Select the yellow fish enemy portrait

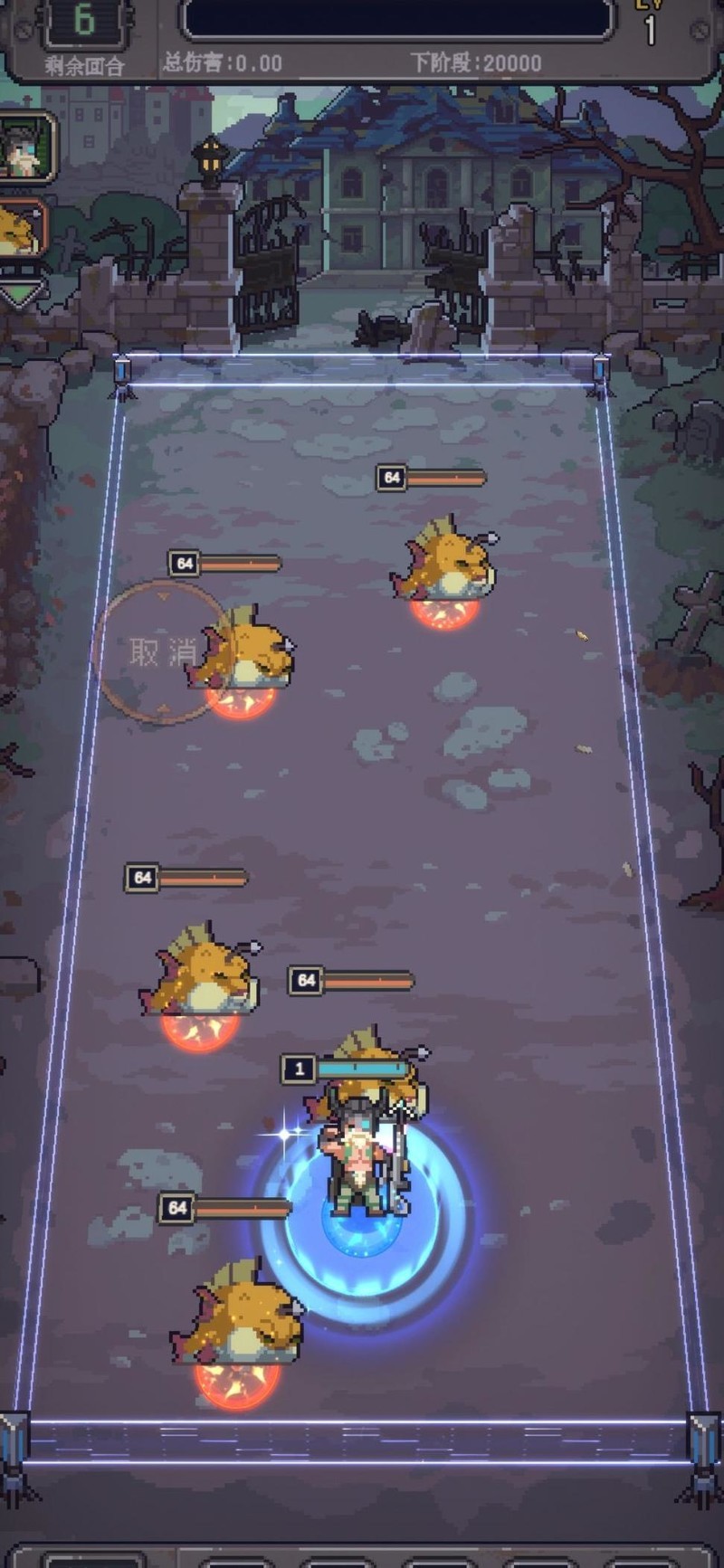(x=20, y=230)
